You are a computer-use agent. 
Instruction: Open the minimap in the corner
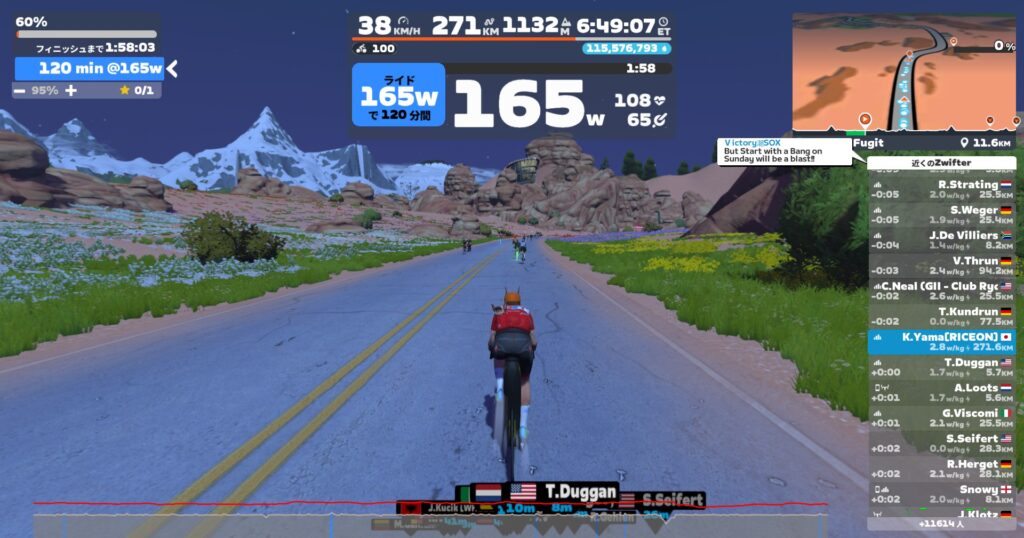pyautogui.click(x=904, y=72)
